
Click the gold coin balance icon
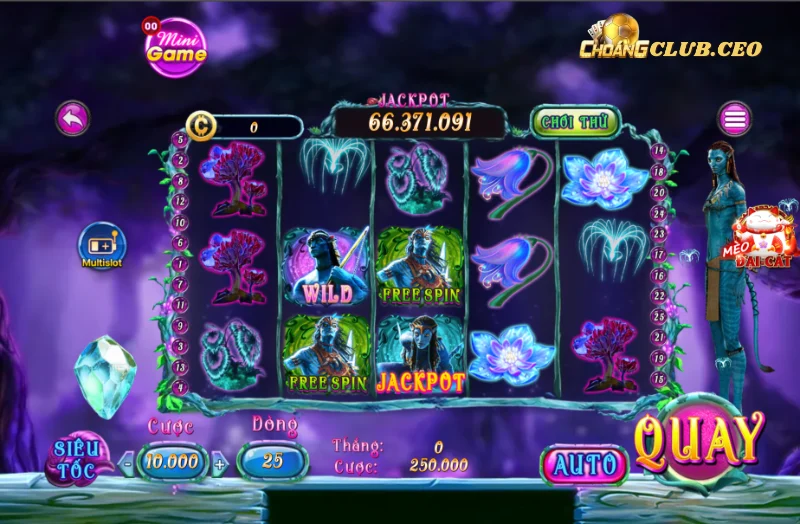point(203,127)
